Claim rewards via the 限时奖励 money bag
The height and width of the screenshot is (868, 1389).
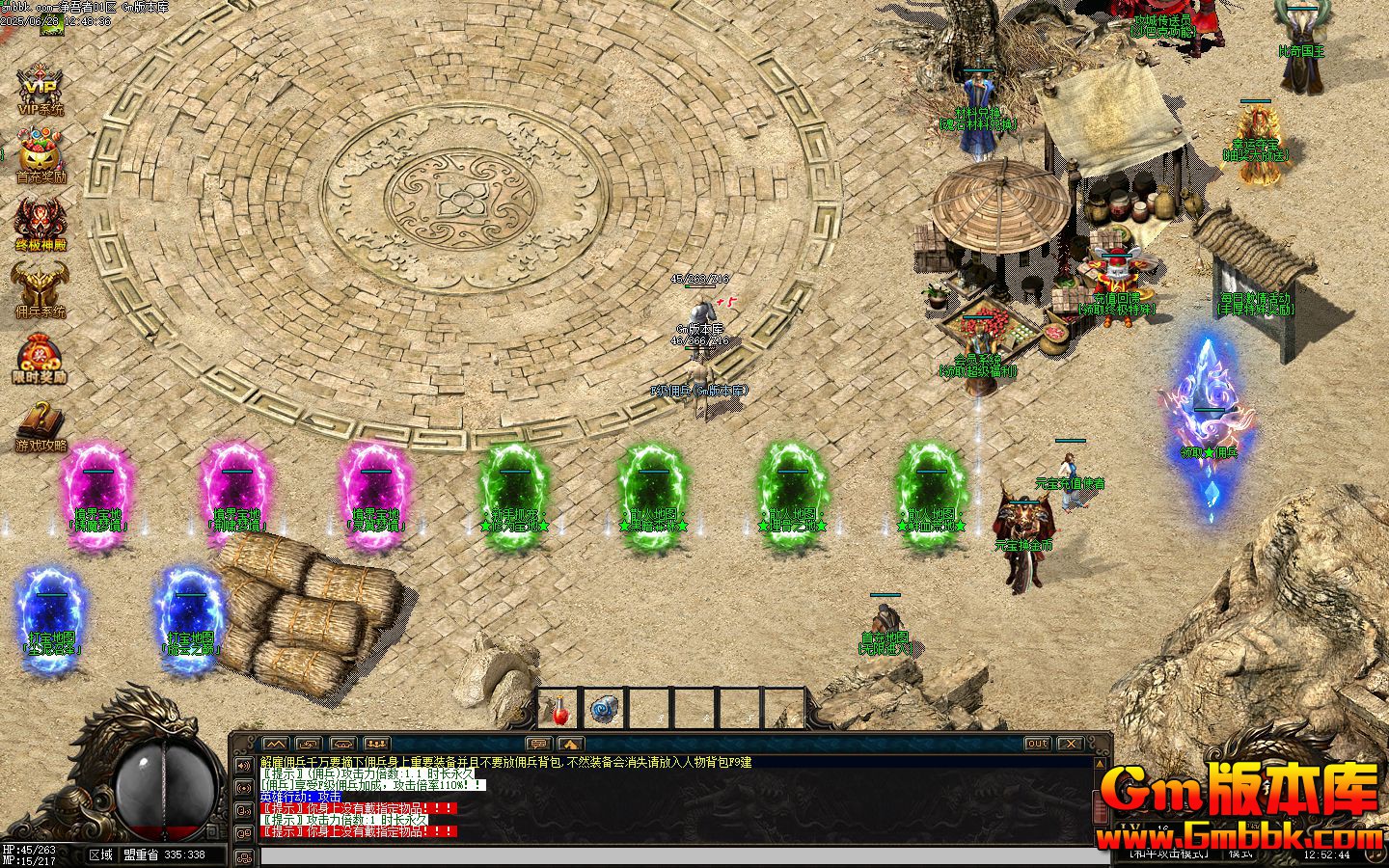41,359
